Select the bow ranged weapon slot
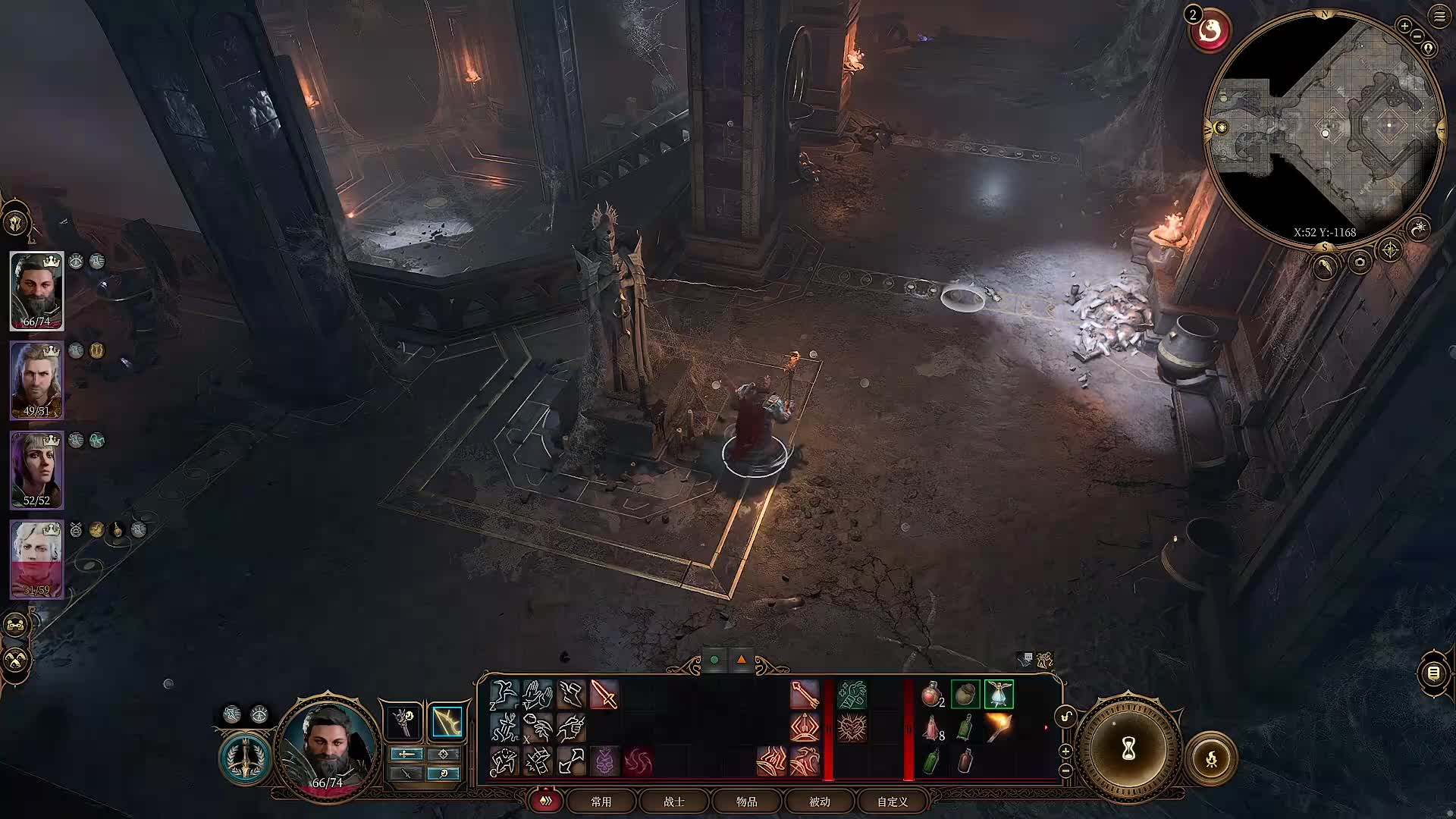The height and width of the screenshot is (819, 1456). [x=447, y=721]
